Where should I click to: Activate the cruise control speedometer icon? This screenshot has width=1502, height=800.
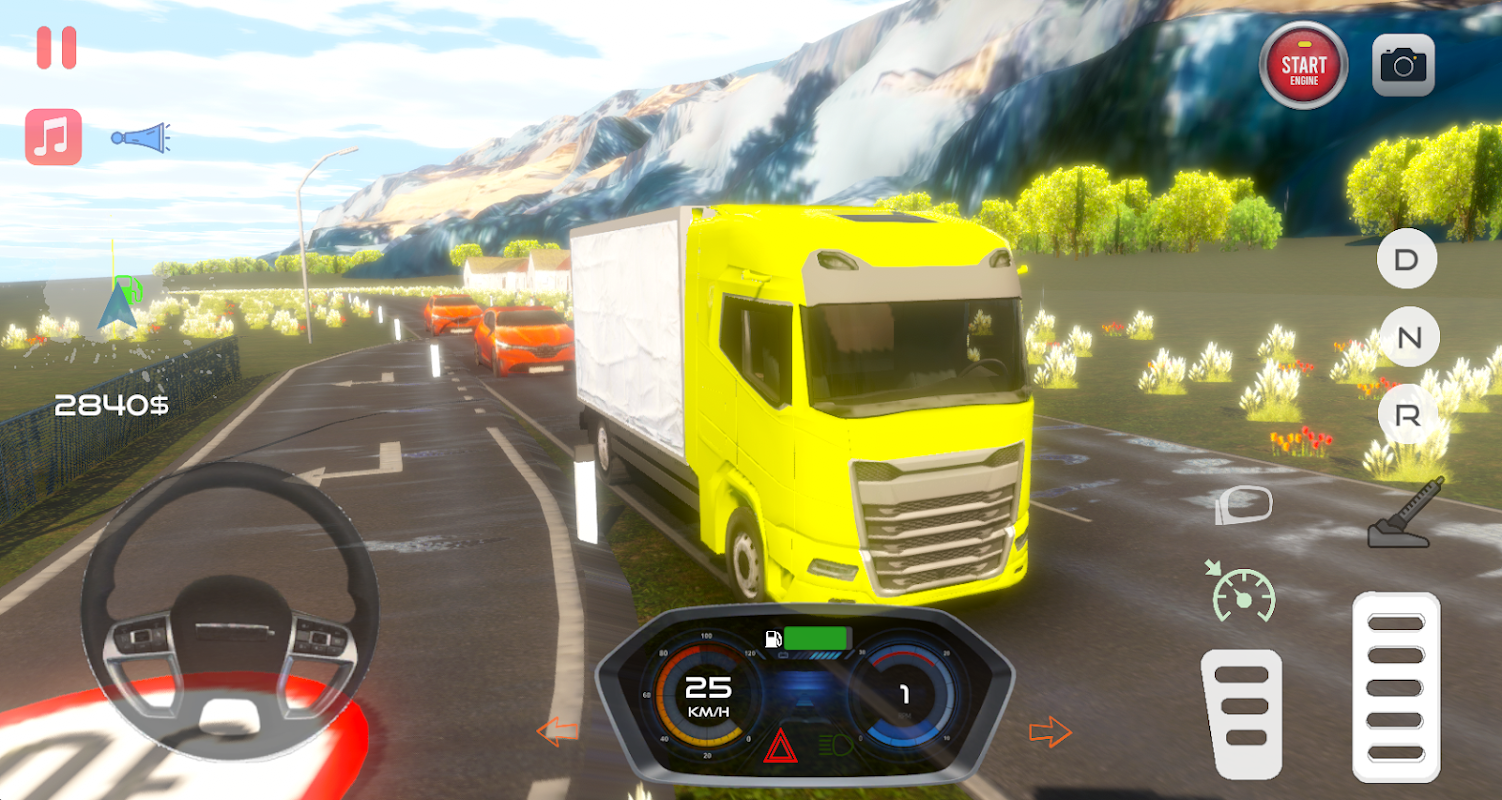pos(1243,592)
